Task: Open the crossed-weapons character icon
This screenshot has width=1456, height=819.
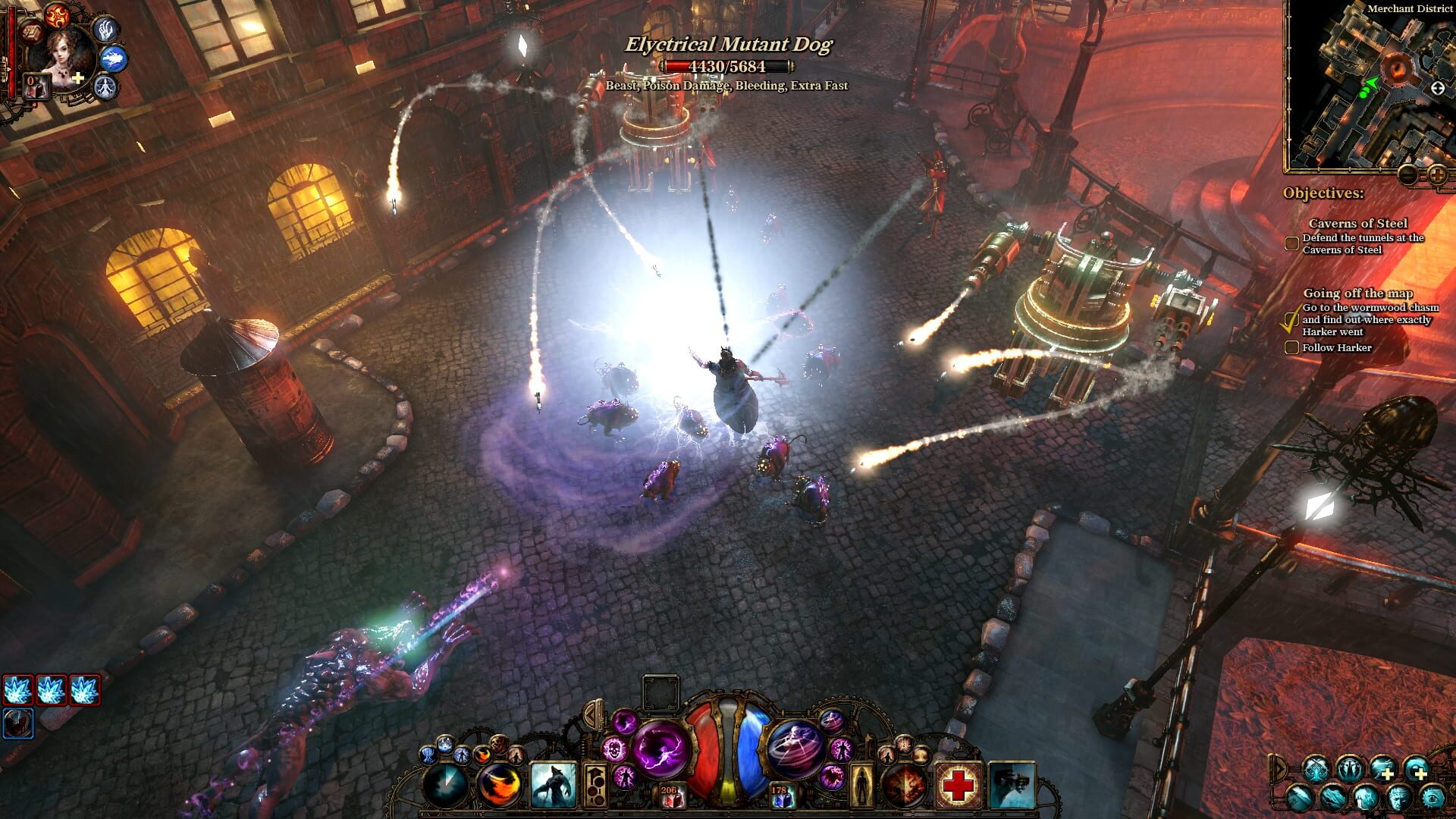Action: tap(1315, 769)
